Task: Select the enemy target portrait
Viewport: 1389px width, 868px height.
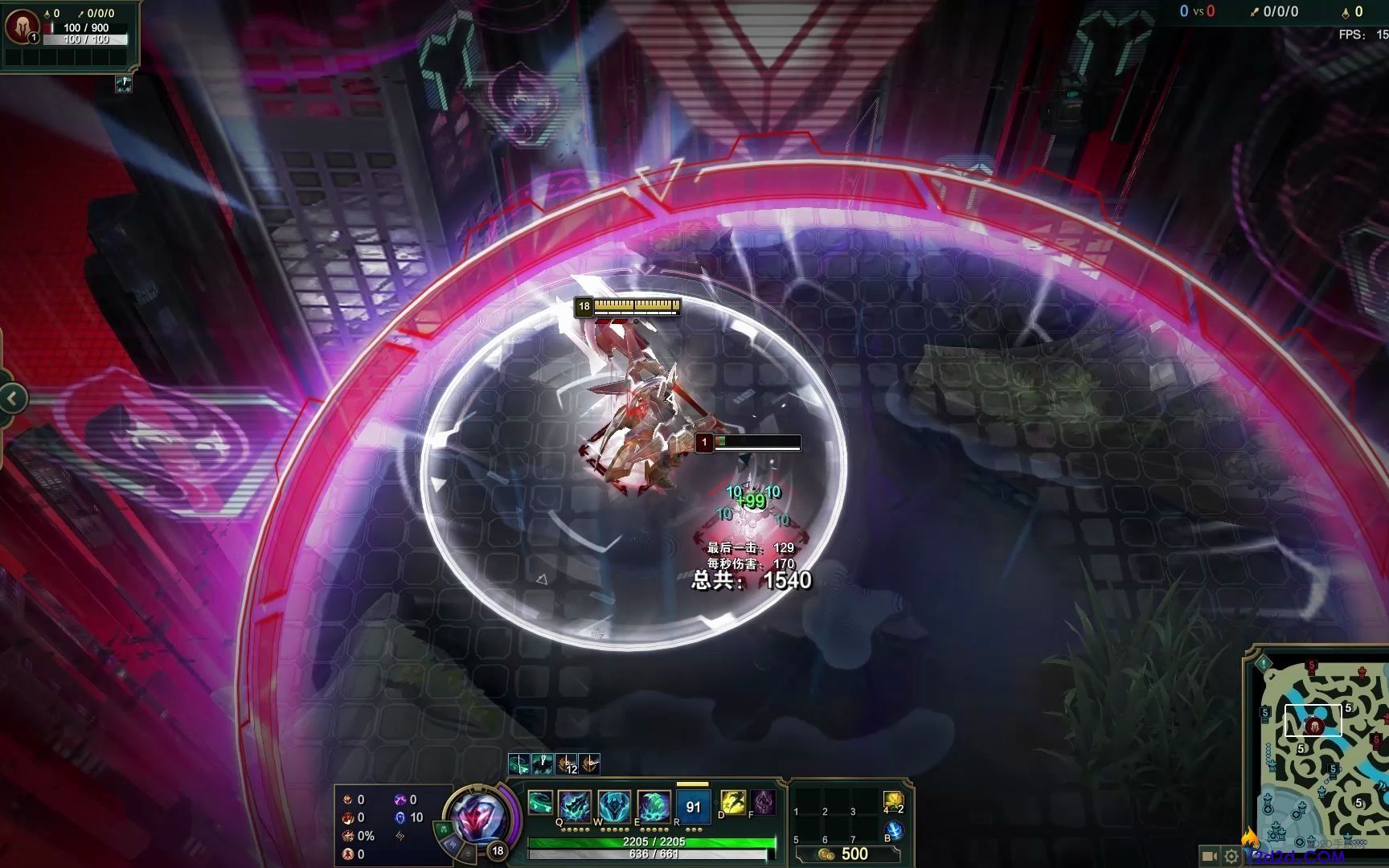Action: [22, 27]
